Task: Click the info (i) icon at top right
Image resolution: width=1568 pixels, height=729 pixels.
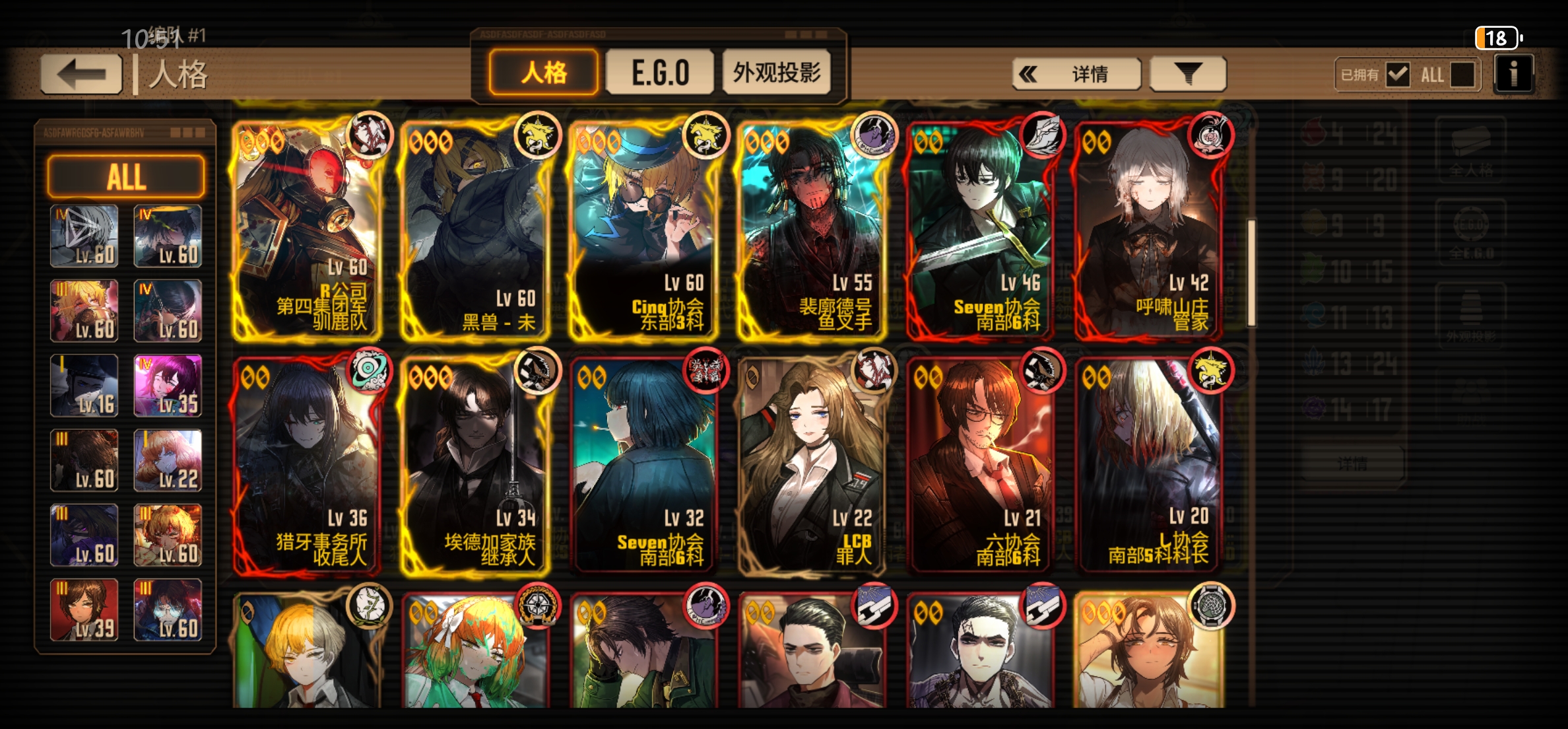Action: [x=1514, y=73]
